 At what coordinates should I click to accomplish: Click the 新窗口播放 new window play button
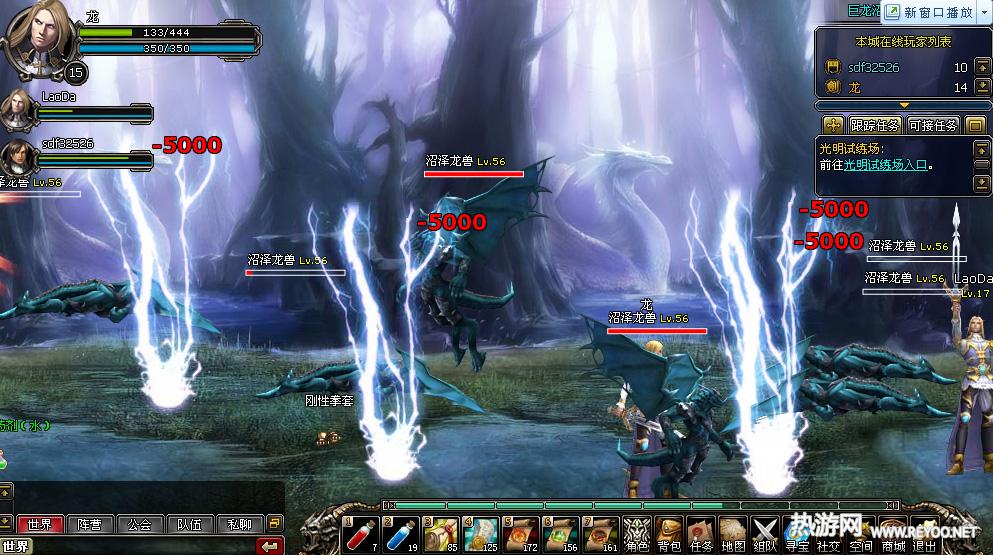pyautogui.click(x=937, y=12)
